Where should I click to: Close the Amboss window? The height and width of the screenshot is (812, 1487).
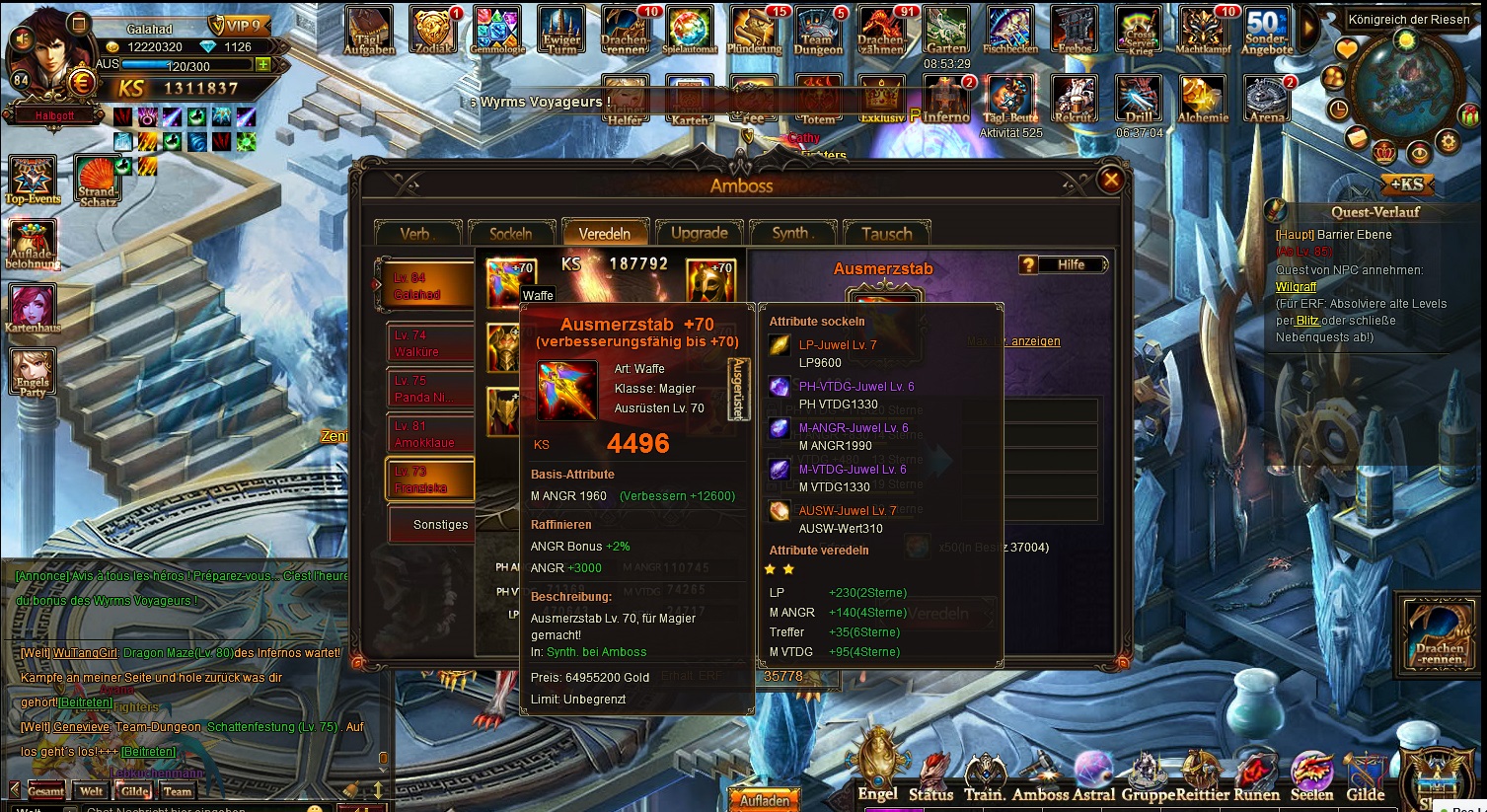(1110, 180)
